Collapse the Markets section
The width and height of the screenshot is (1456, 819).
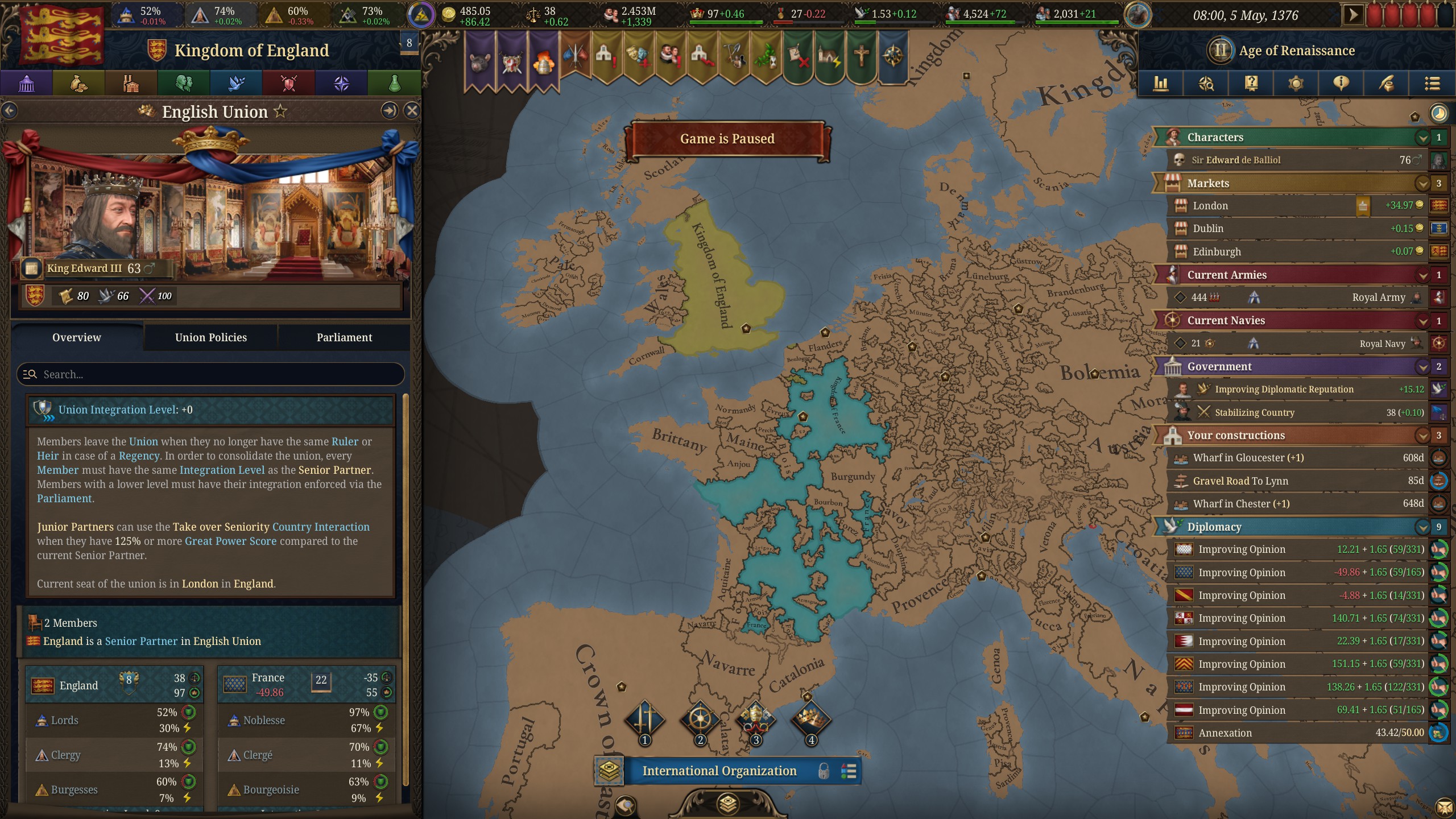tap(1422, 183)
